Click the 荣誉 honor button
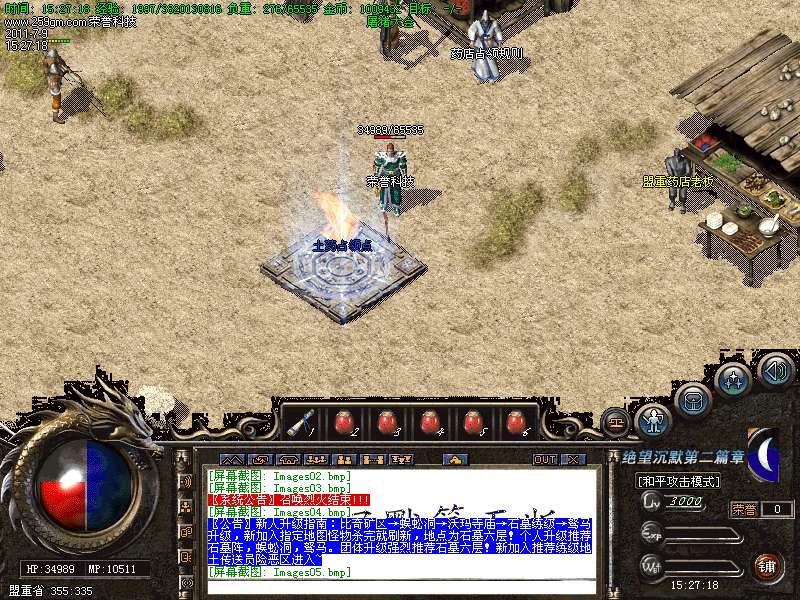 click(x=744, y=509)
